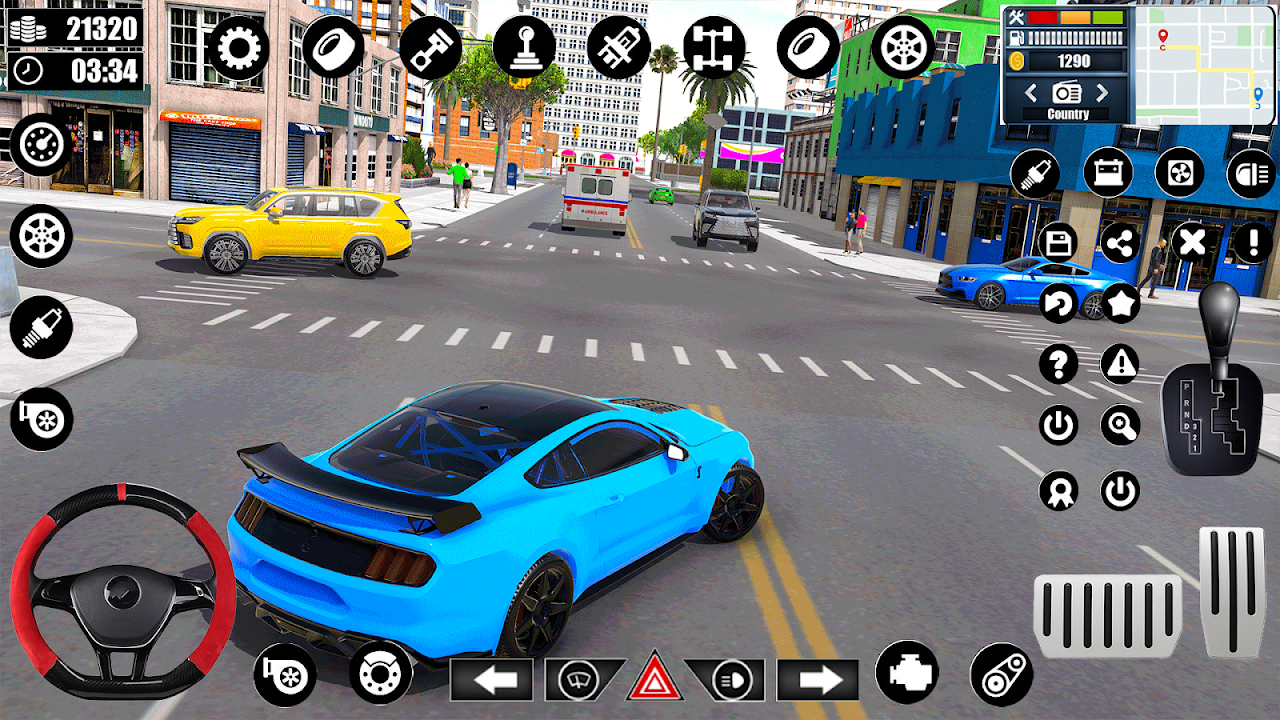Screen dimensions: 1280x720
Task: Open the route minimap
Action: [1205, 64]
